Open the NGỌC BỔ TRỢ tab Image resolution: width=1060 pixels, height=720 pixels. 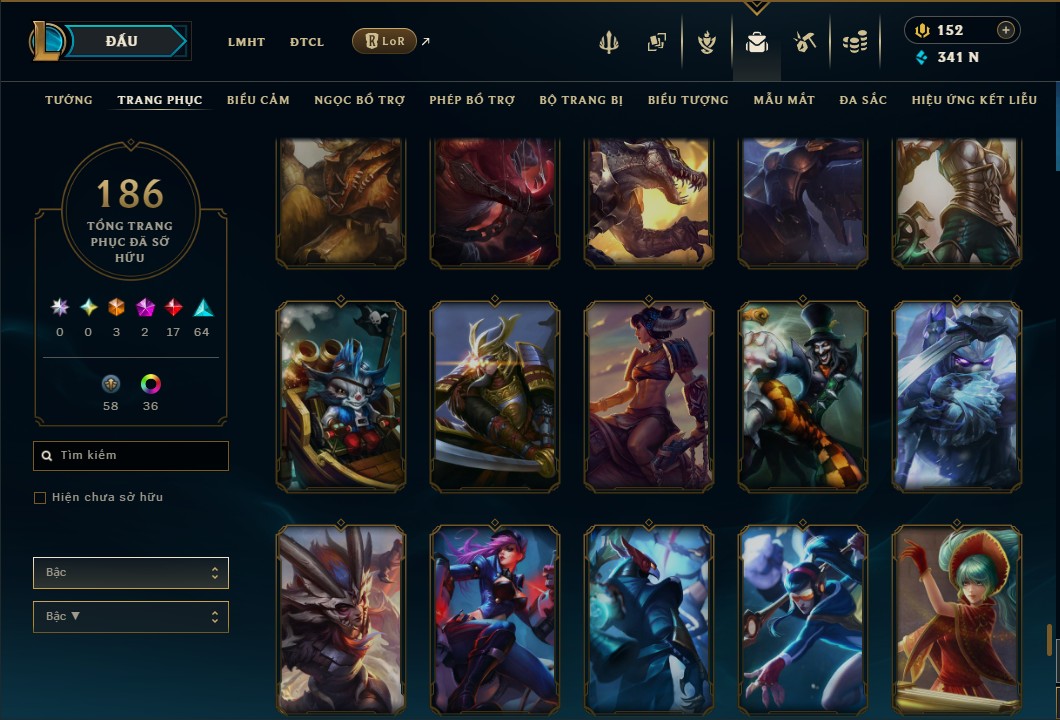(x=359, y=100)
